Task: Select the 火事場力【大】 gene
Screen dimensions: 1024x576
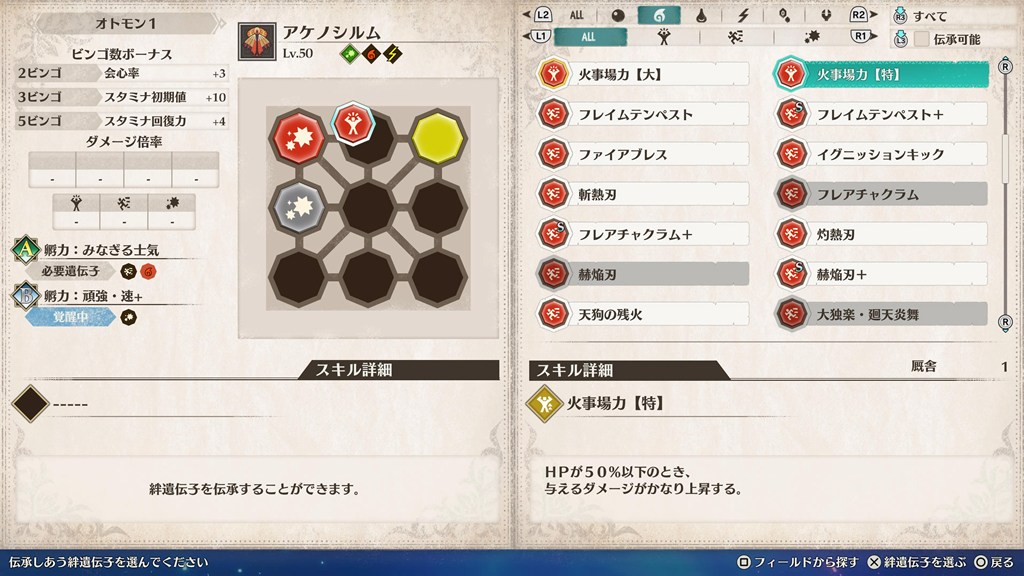Action: pyautogui.click(x=642, y=74)
